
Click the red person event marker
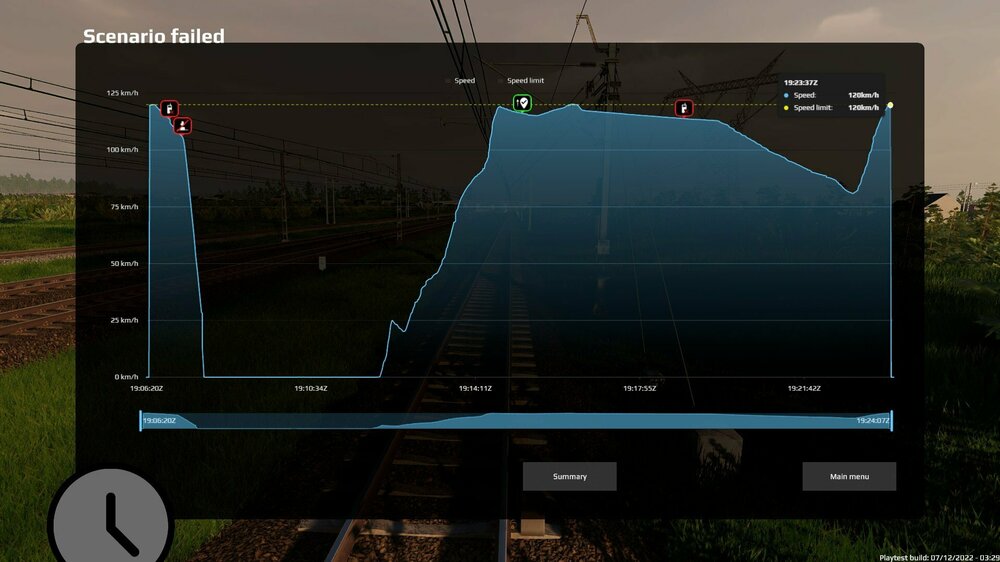tap(183, 125)
